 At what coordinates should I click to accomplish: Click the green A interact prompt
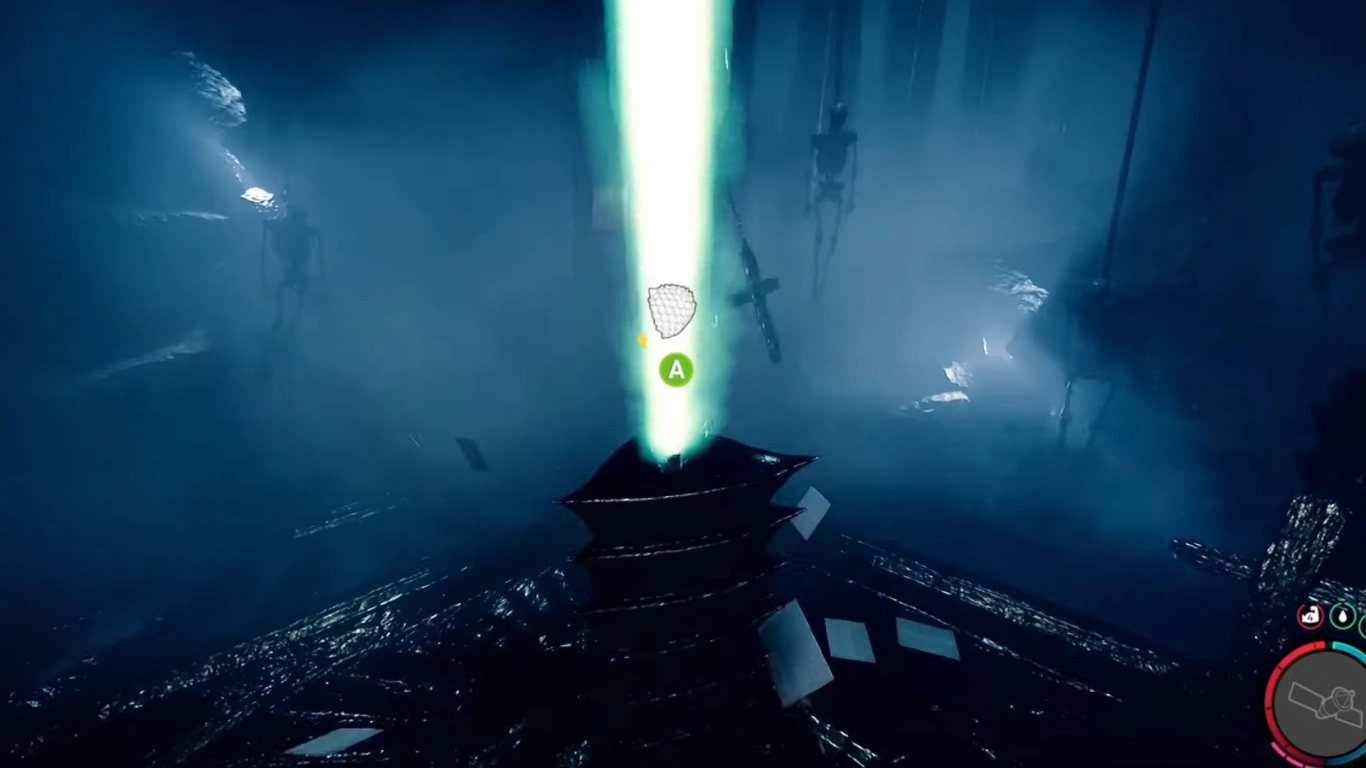click(x=675, y=371)
